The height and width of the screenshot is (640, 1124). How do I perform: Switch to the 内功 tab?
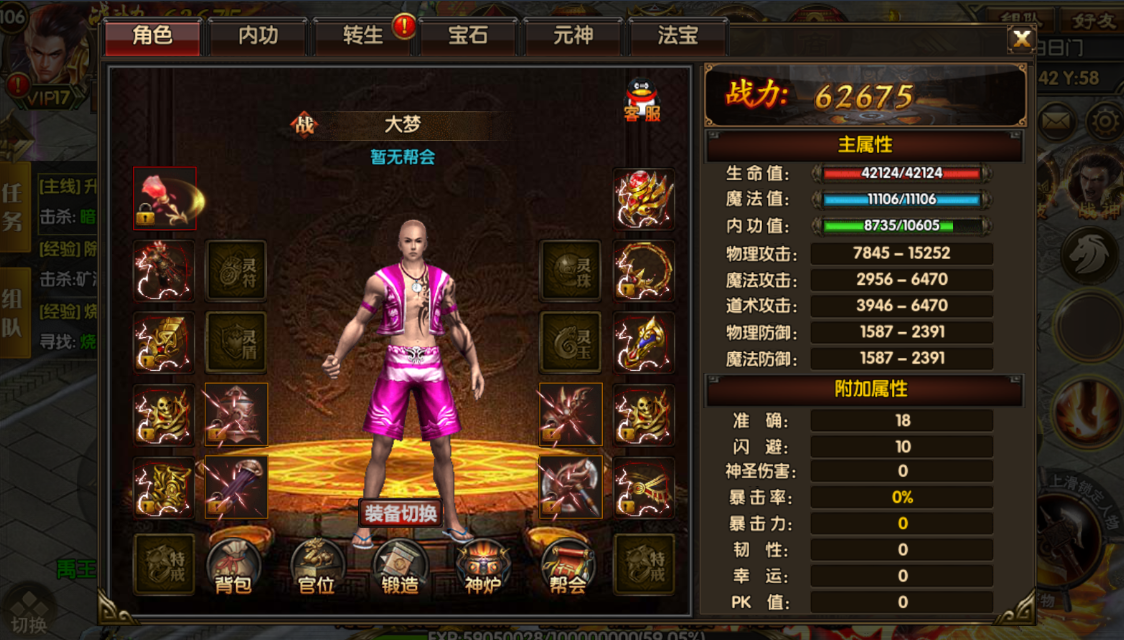pos(258,37)
